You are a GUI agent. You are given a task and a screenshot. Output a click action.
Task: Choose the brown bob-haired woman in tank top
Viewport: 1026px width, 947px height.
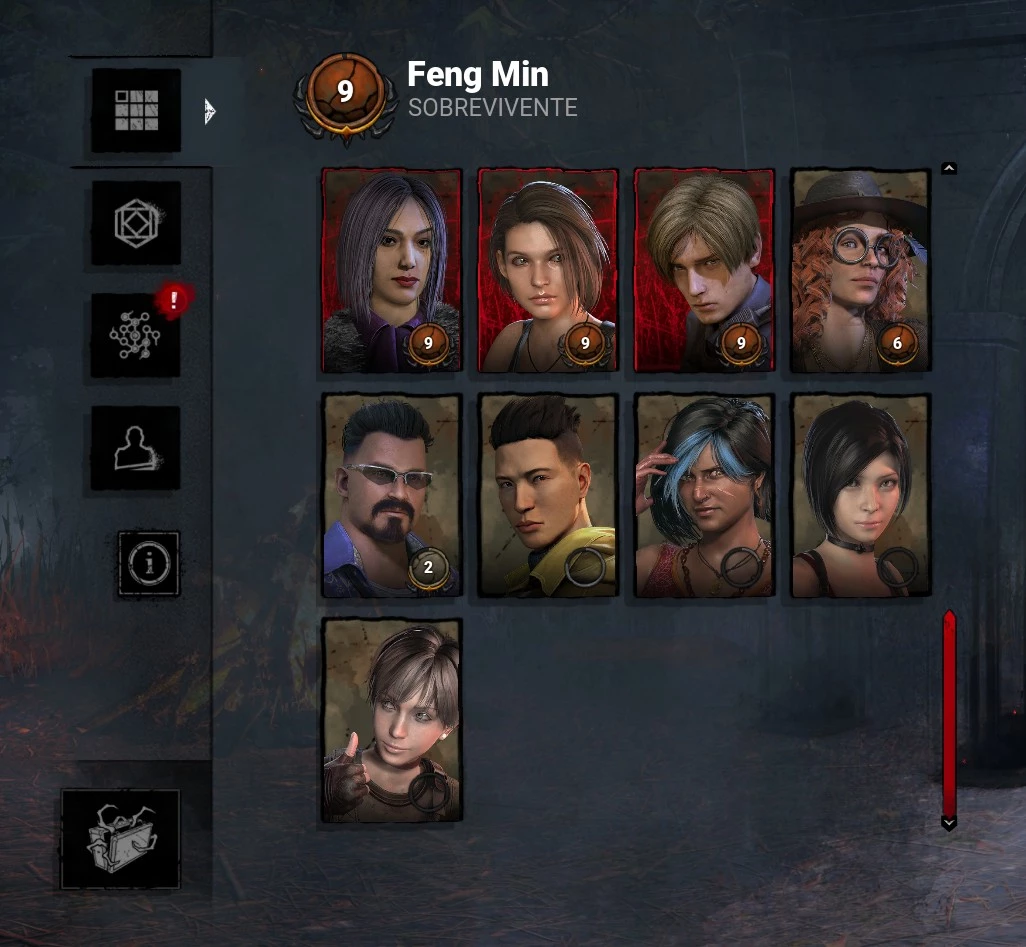[x=548, y=270]
